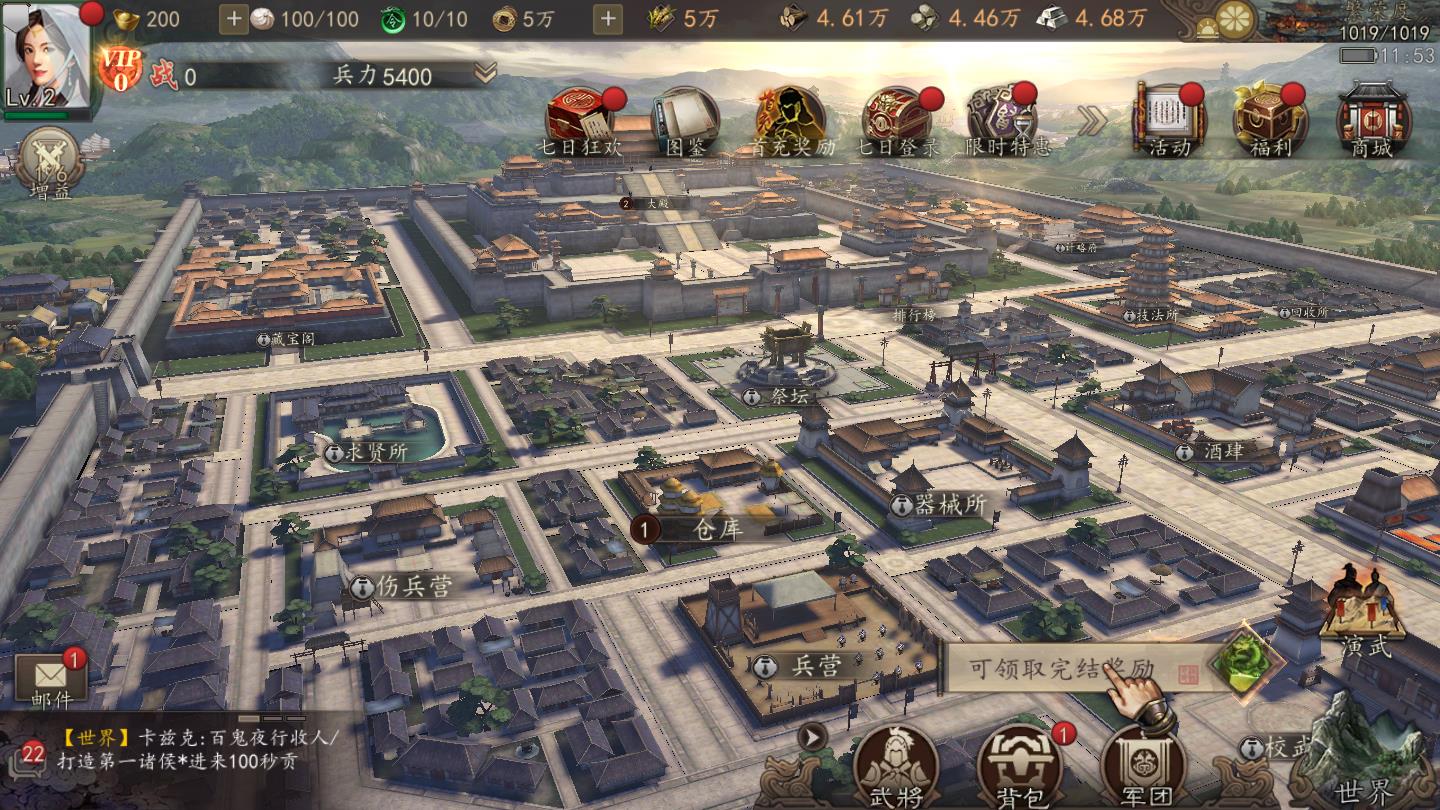Open the 背包 inventory bag

(x=1016, y=767)
